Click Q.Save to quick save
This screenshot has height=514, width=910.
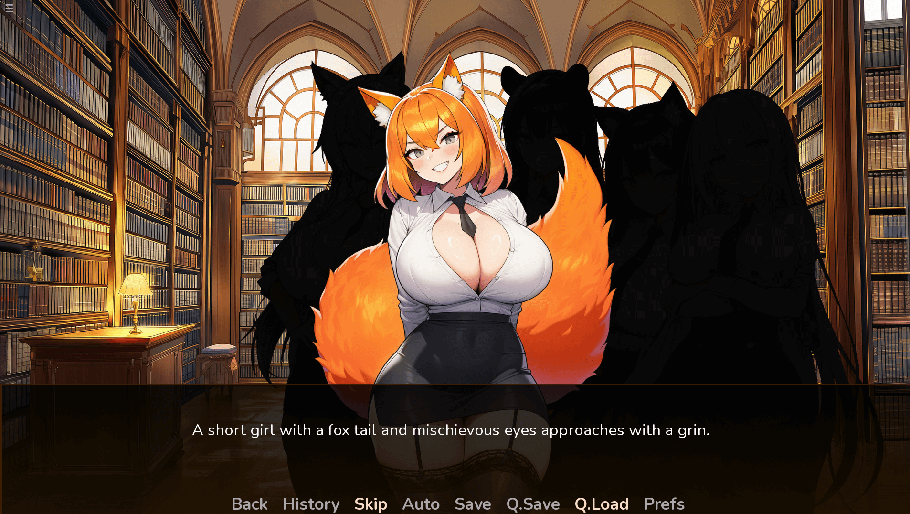click(533, 504)
